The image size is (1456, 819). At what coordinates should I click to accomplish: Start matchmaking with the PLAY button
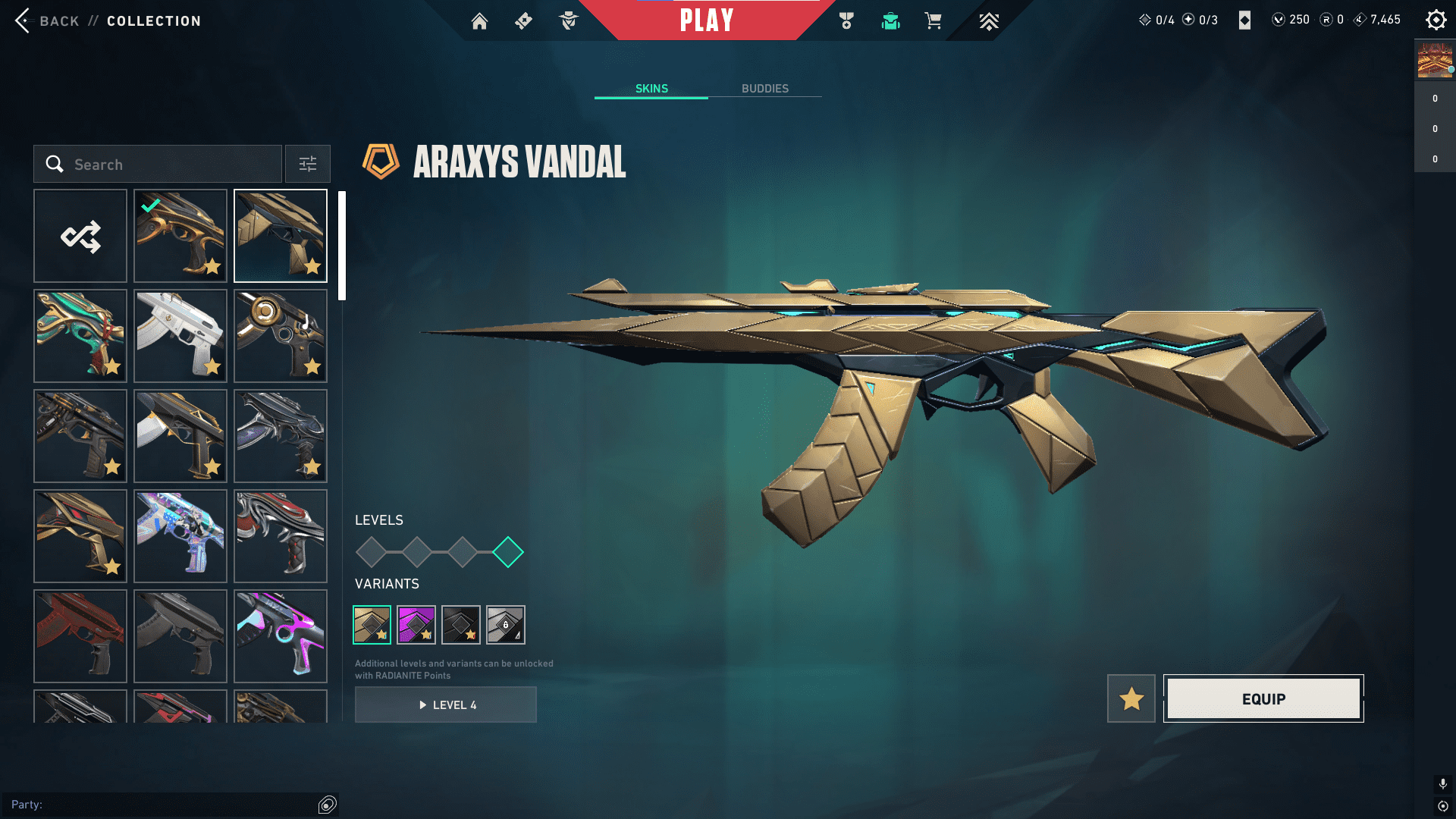pyautogui.click(x=706, y=20)
